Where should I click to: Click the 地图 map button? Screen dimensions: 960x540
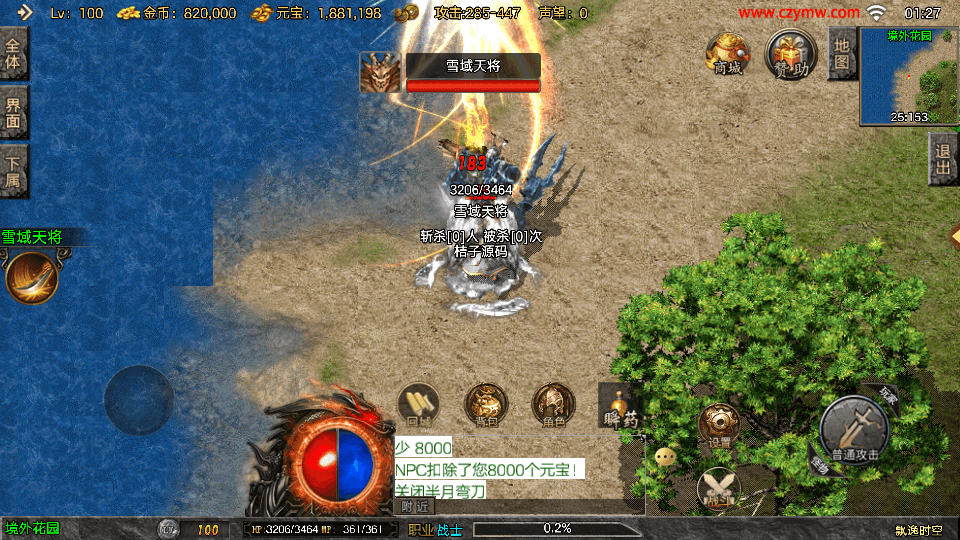(x=842, y=54)
